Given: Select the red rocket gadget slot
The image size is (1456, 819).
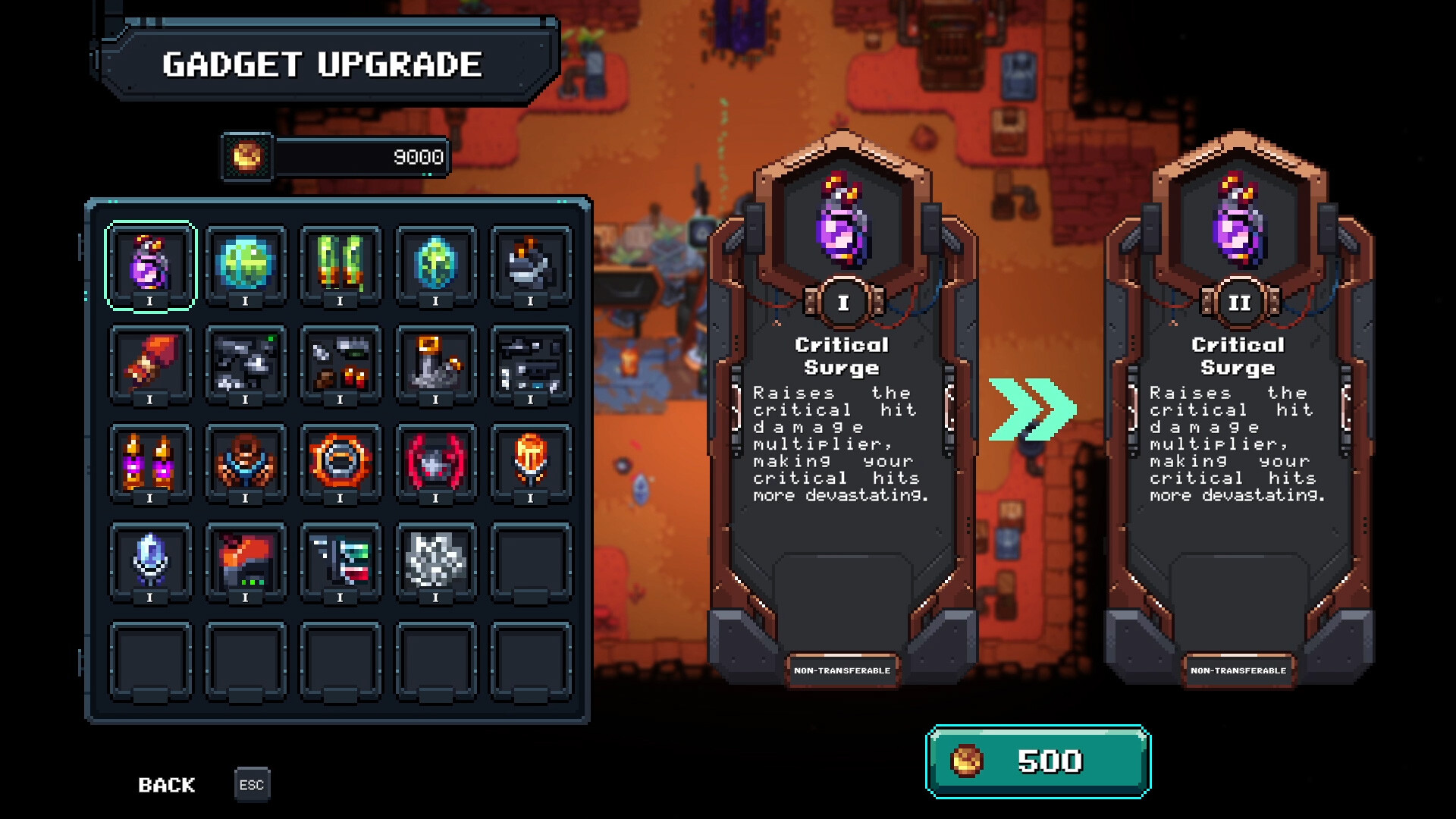Looking at the screenshot, I should pos(150,364).
